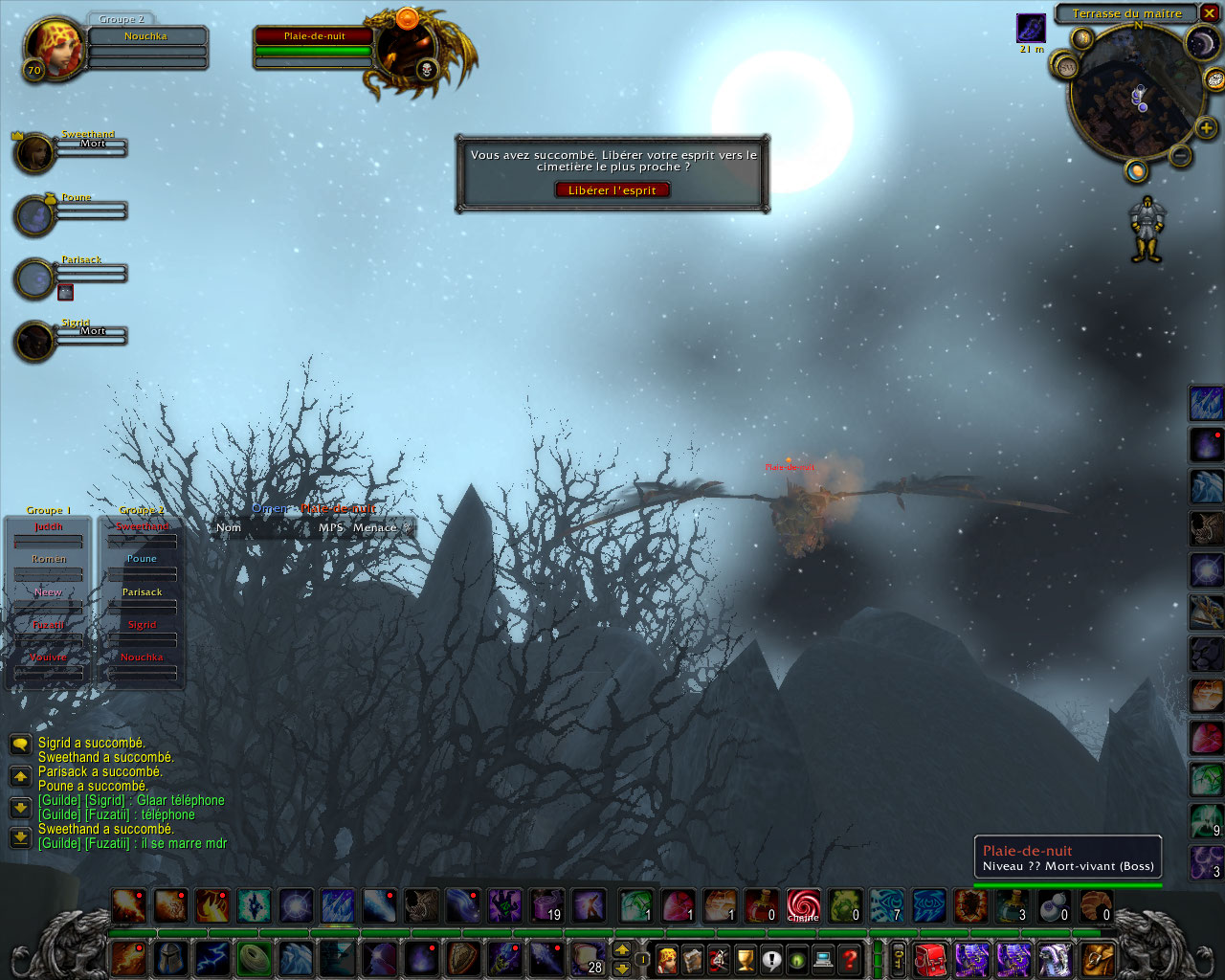
Task: Open the character info micro button
Action: [x=667, y=957]
